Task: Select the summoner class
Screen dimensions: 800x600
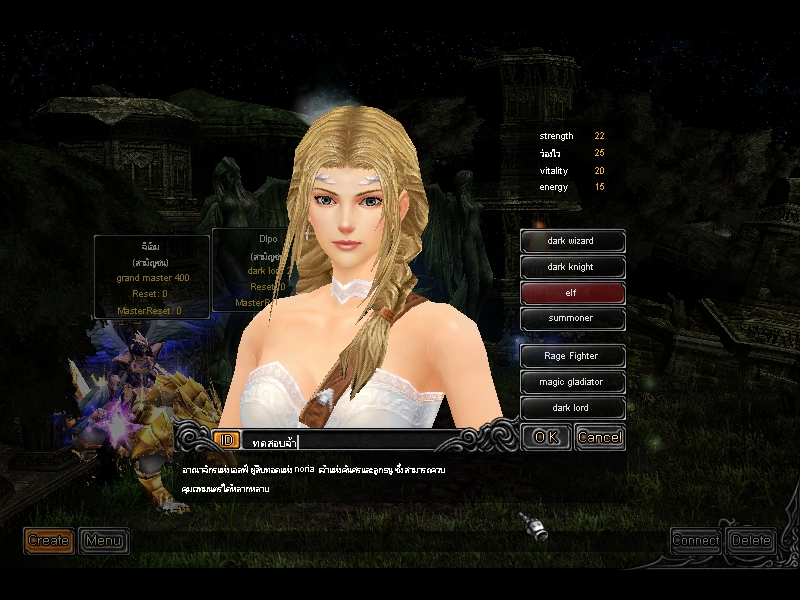Action: 573,319
